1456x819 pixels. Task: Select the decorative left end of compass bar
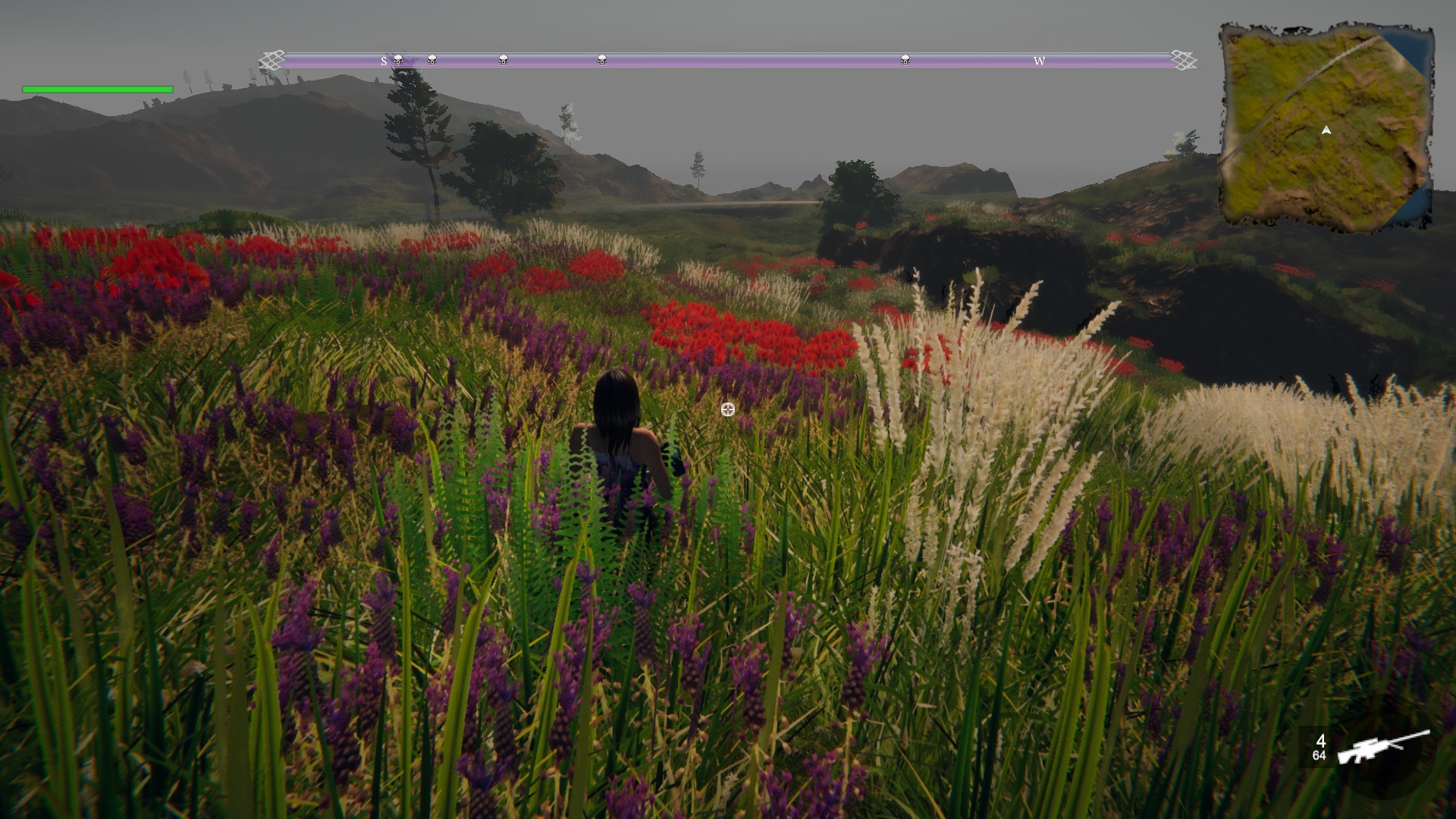click(x=271, y=58)
